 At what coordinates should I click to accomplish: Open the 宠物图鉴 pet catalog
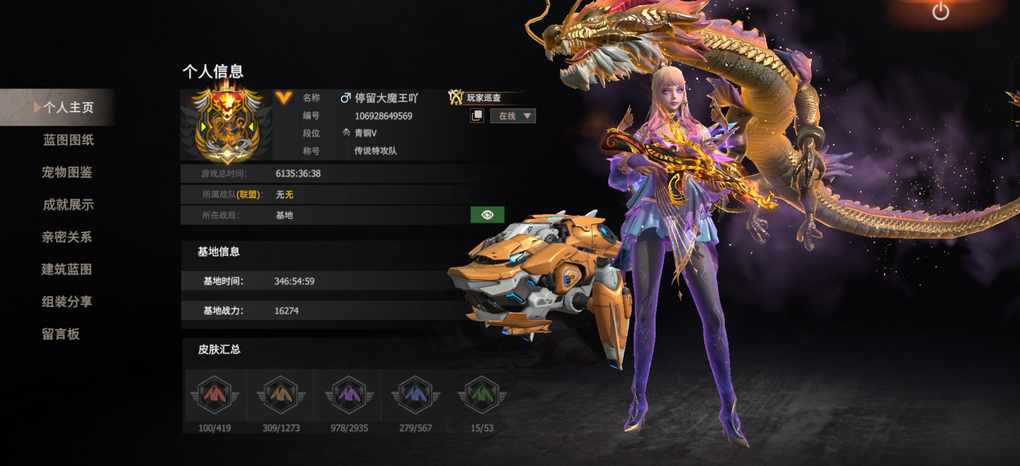(68, 172)
